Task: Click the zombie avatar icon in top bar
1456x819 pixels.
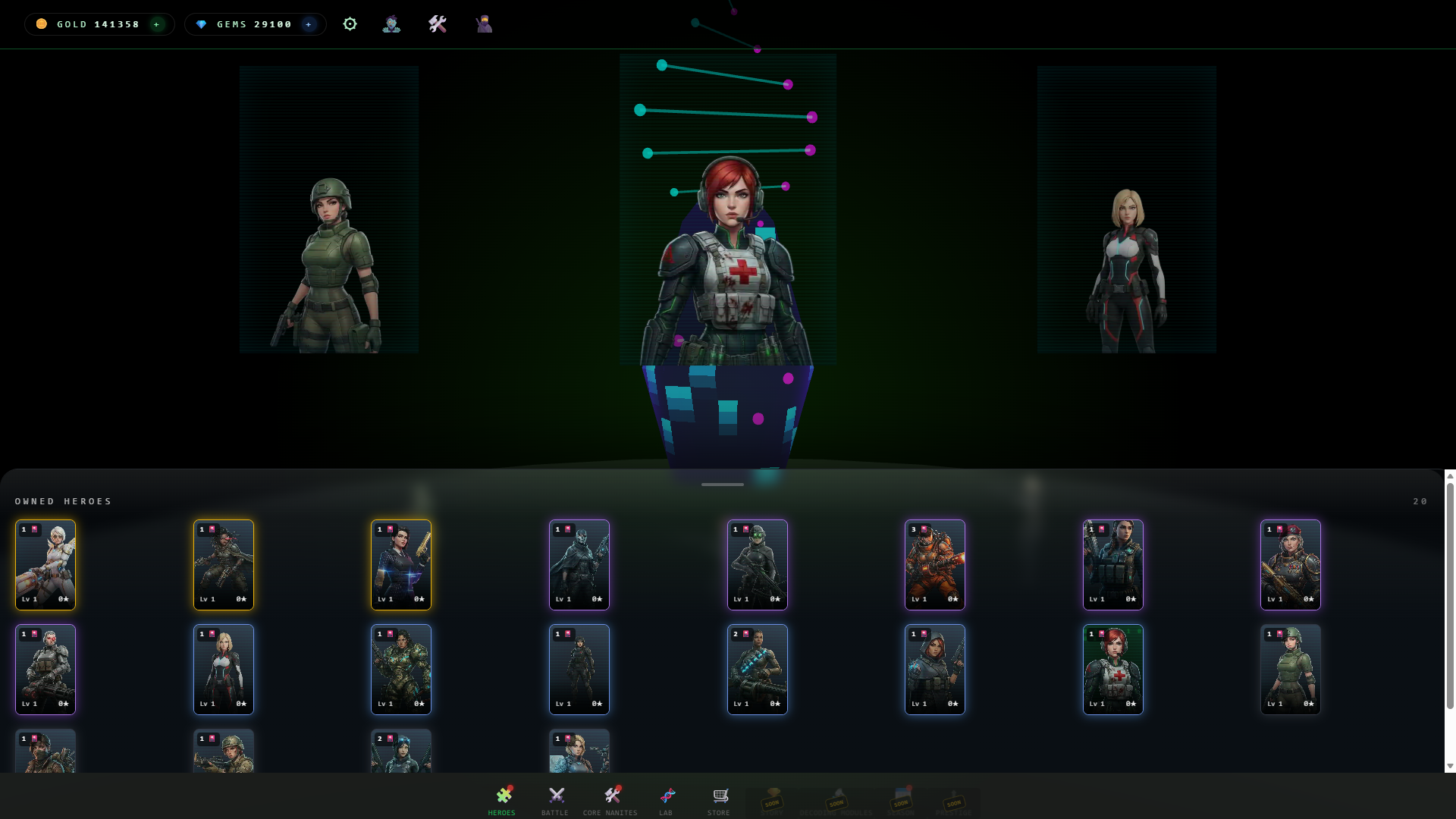Action: pos(392,24)
